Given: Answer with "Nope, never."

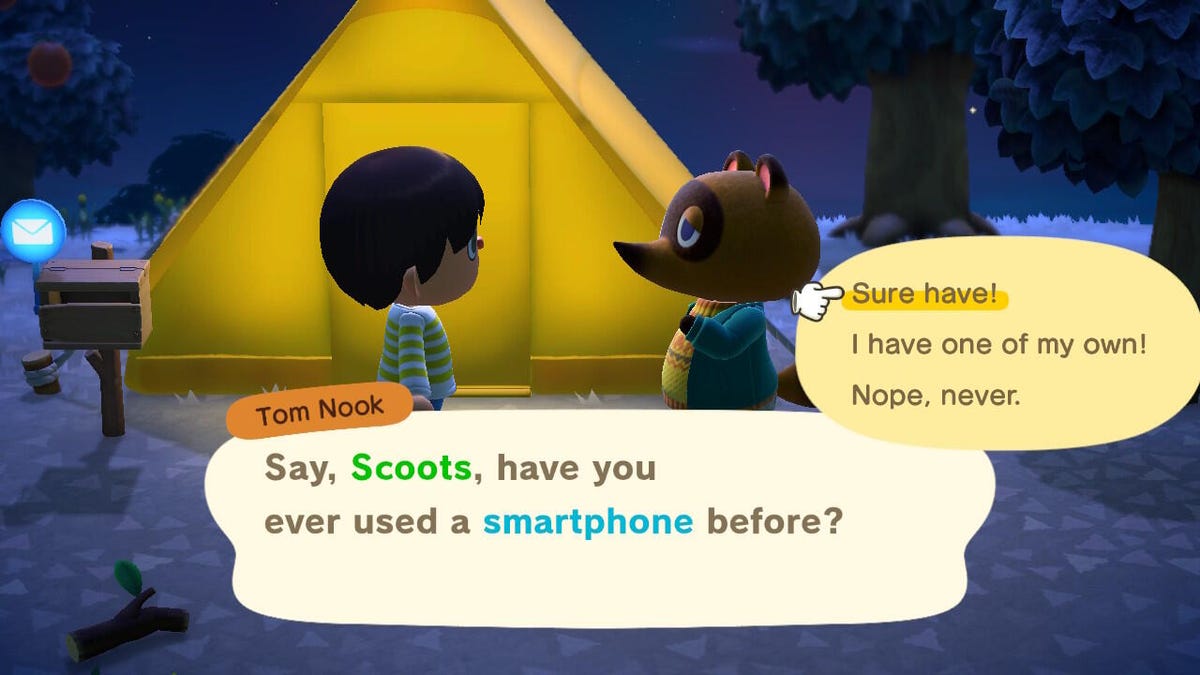Looking at the screenshot, I should (x=936, y=396).
